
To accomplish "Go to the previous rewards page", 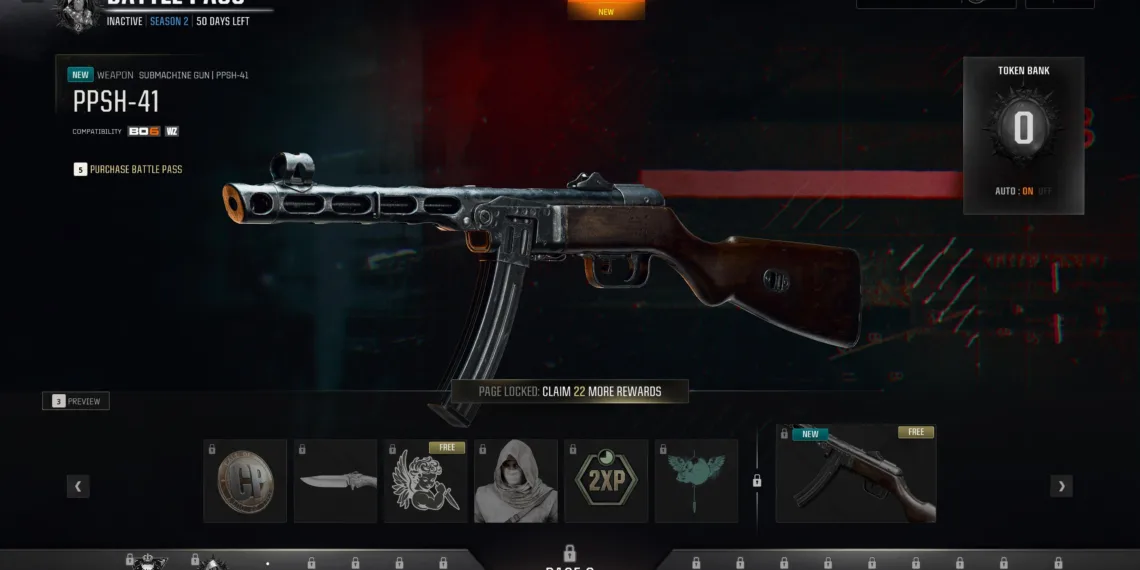I will pyautogui.click(x=78, y=486).
